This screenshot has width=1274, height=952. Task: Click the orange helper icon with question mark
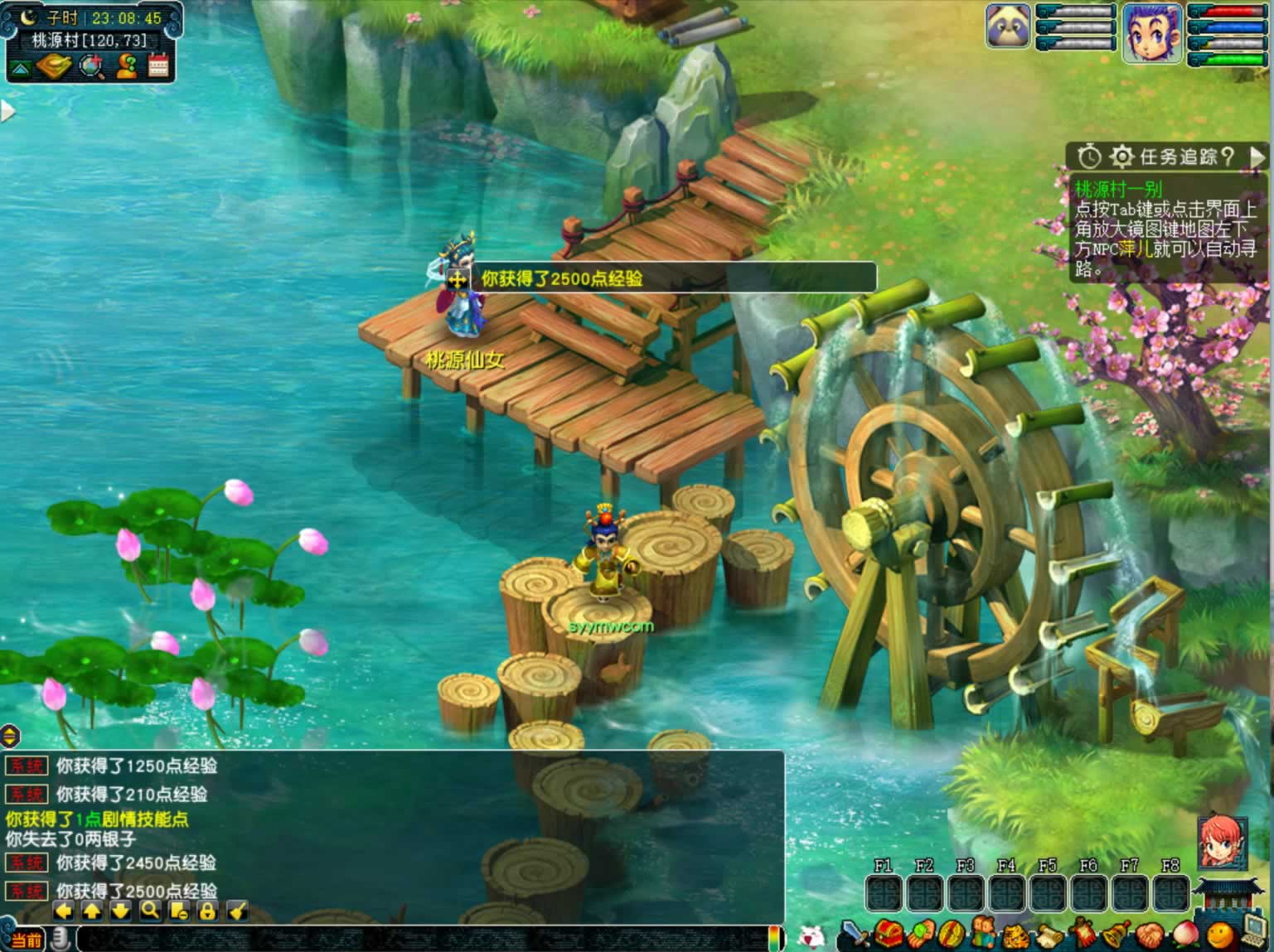(x=126, y=65)
